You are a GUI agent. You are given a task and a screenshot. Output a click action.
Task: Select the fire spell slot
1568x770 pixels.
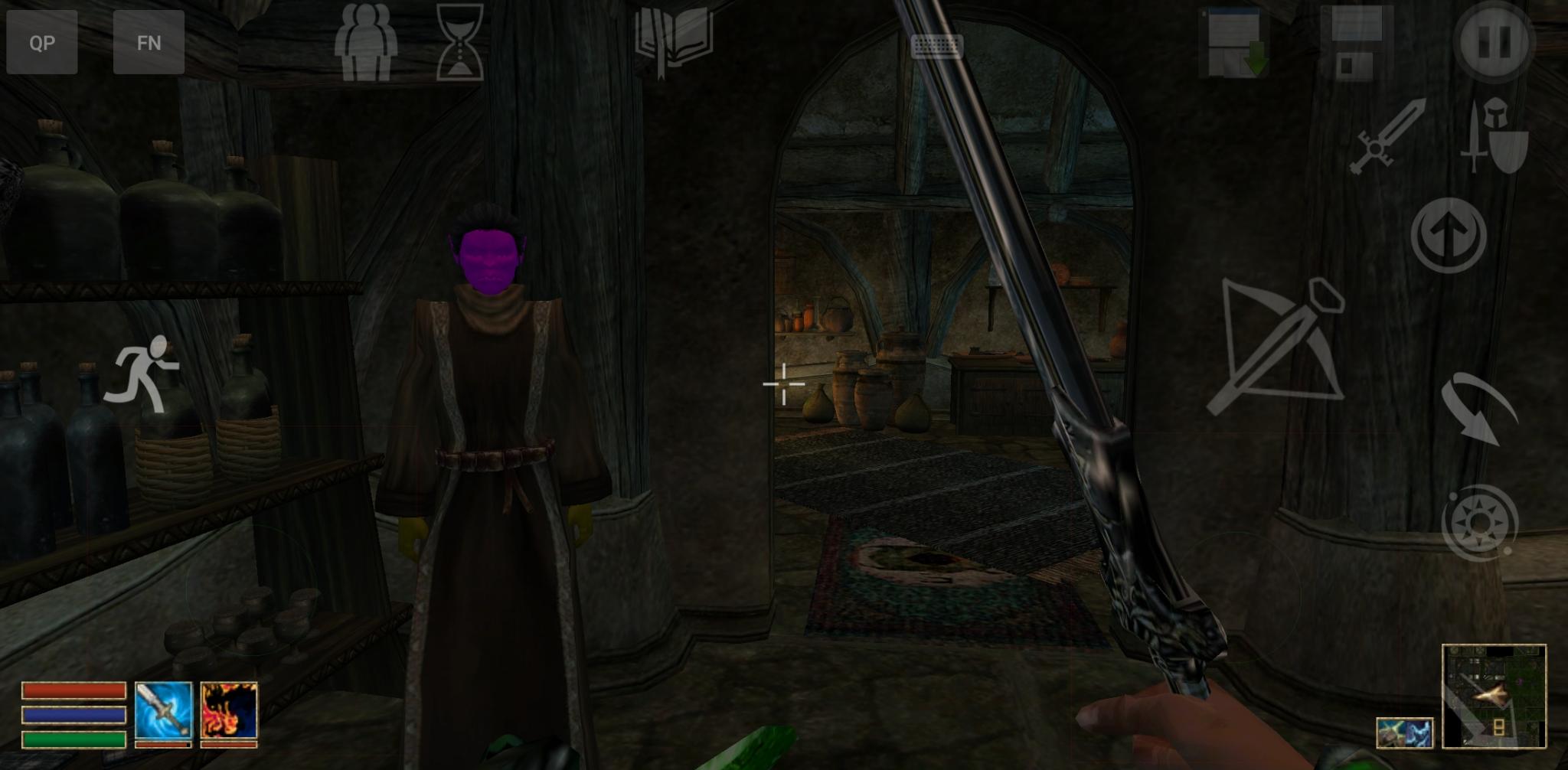pos(229,712)
